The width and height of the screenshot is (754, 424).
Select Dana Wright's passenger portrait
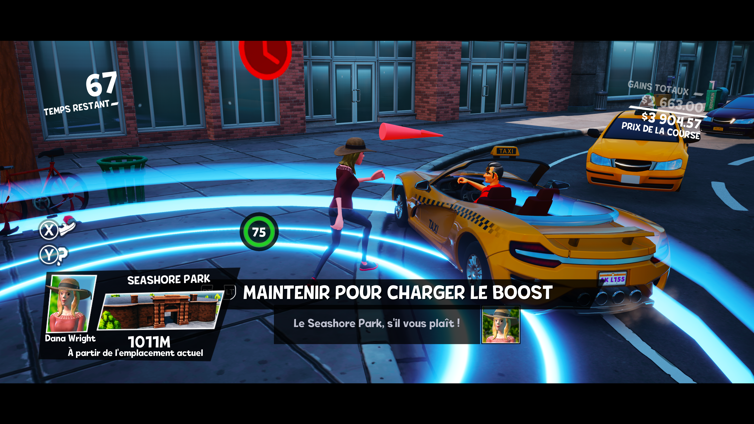click(x=71, y=304)
